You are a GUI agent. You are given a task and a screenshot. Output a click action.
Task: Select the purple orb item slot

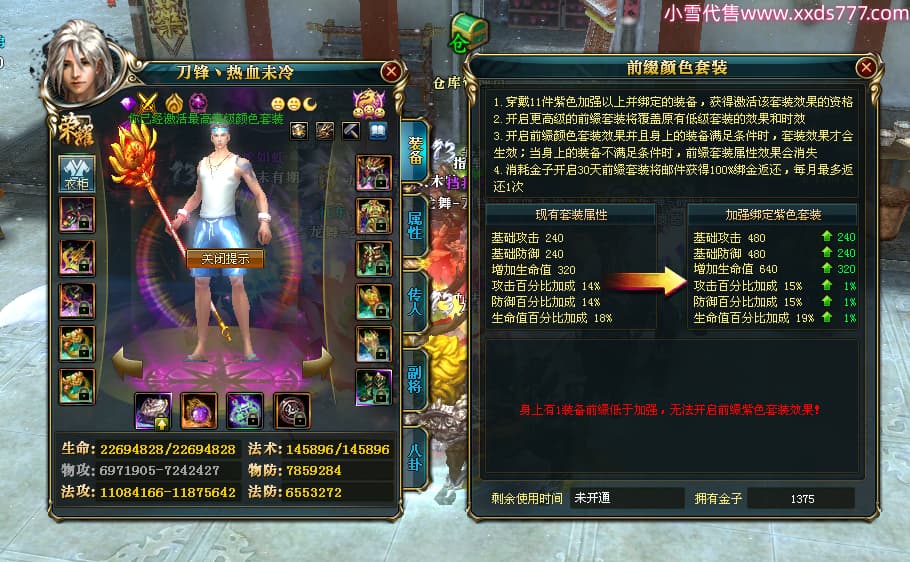click(x=198, y=410)
